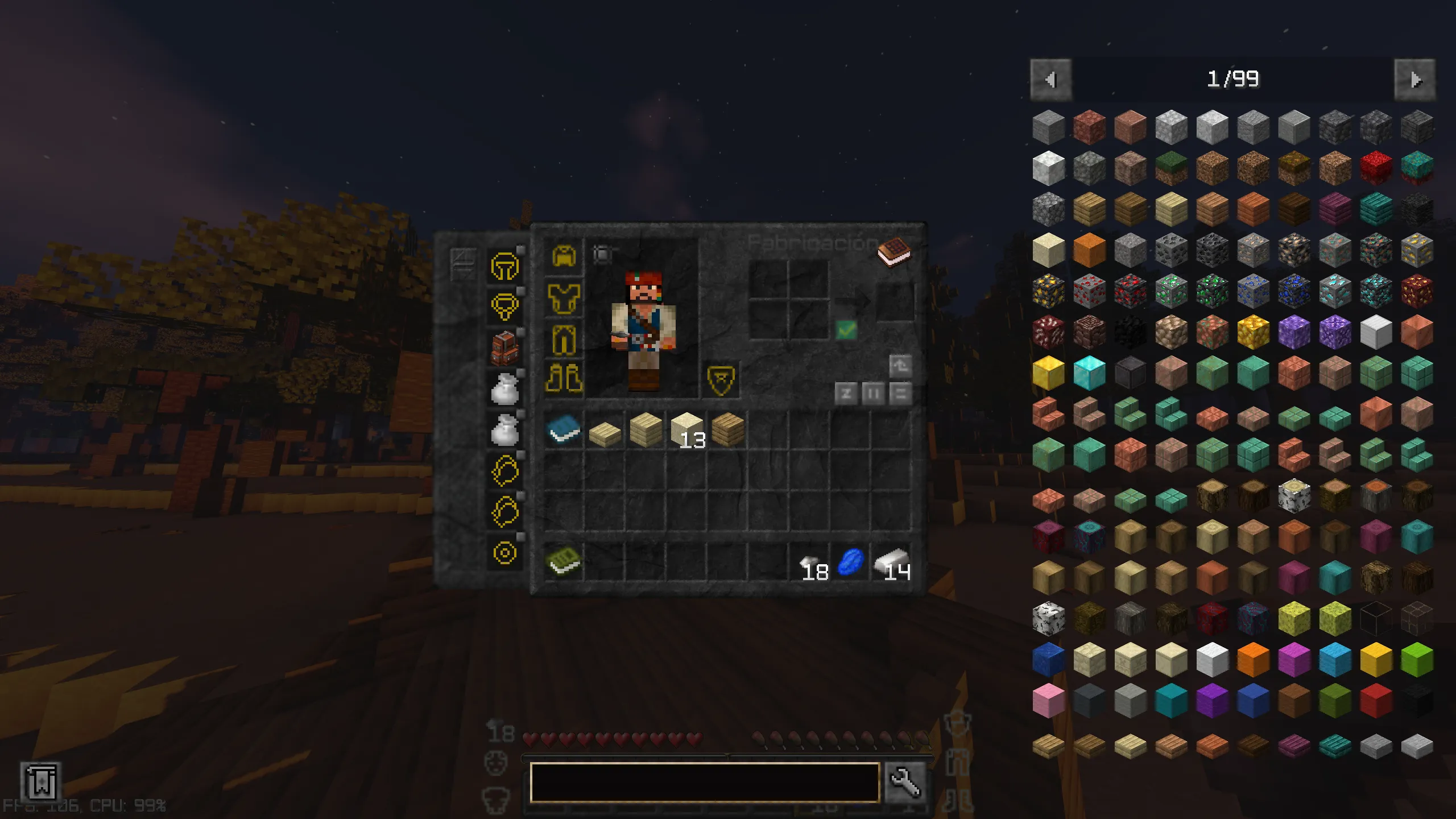Click the left arrow for the previous item page
The height and width of the screenshot is (819, 1456).
[x=1050, y=80]
